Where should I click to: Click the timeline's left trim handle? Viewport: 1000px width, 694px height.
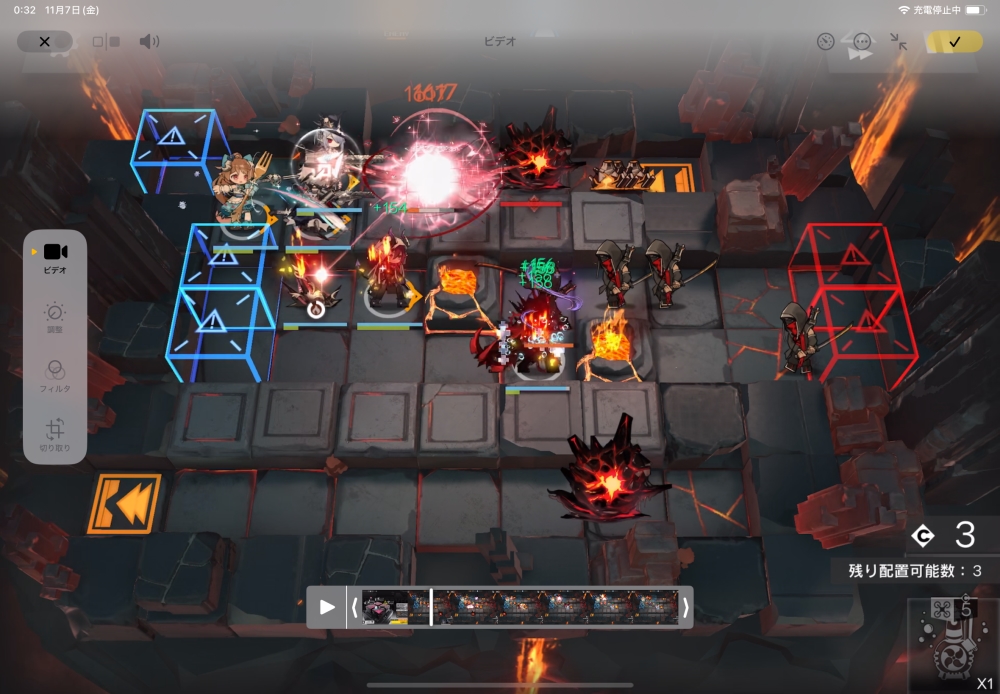[354, 607]
